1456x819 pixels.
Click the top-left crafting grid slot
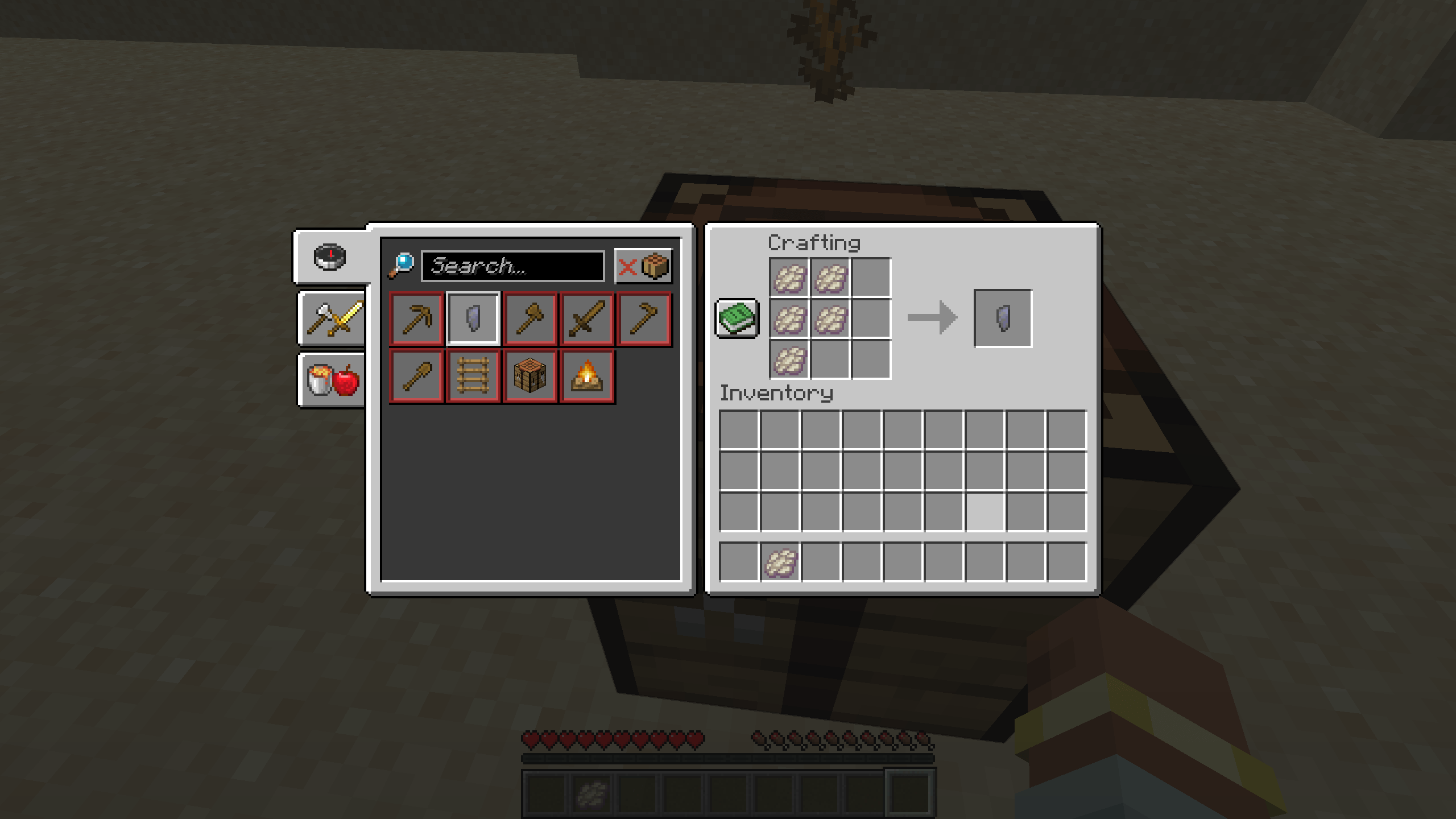click(x=788, y=276)
